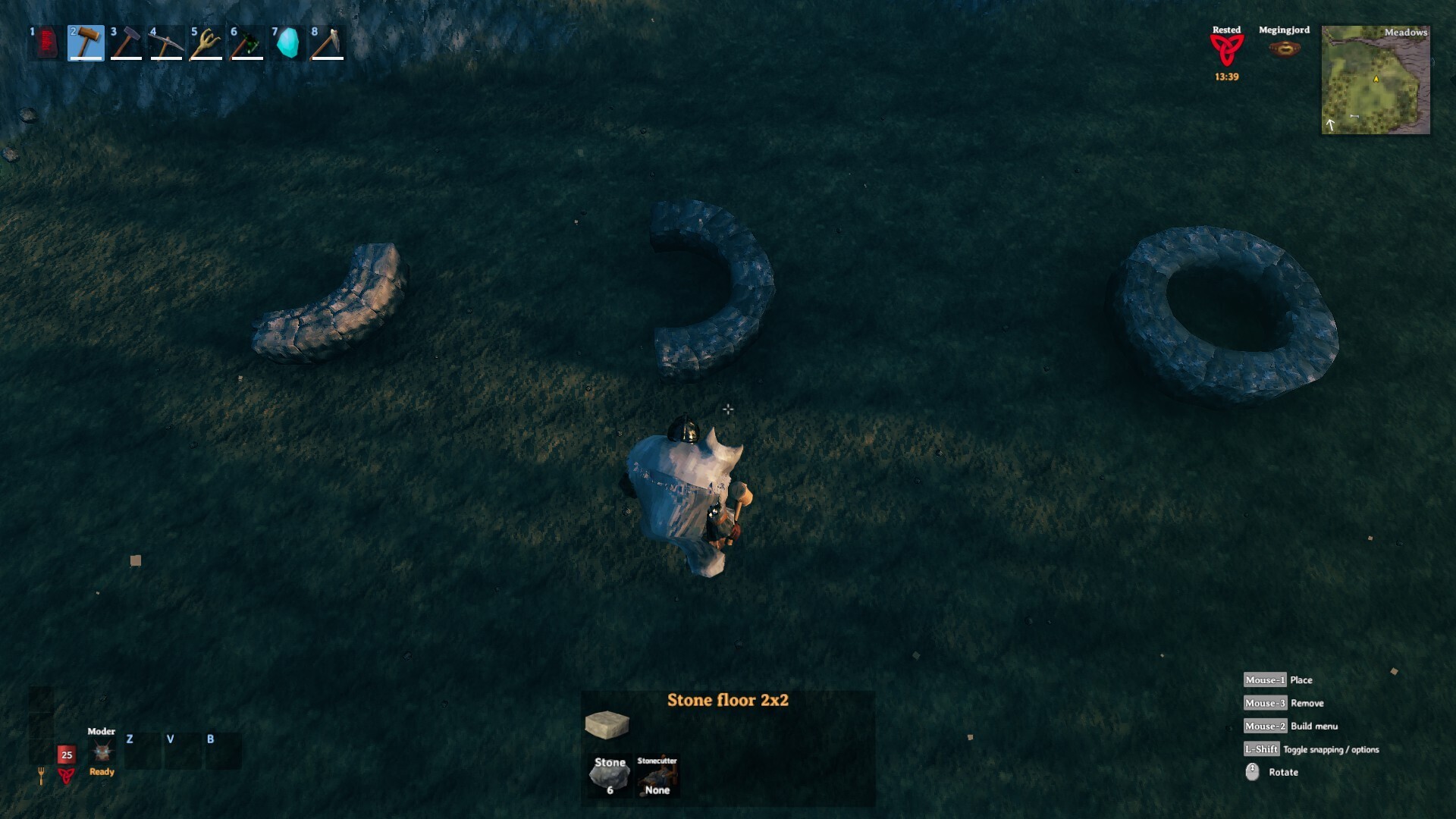Click the 13:39 time under Rested
The width and height of the screenshot is (1456, 819).
1227,76
